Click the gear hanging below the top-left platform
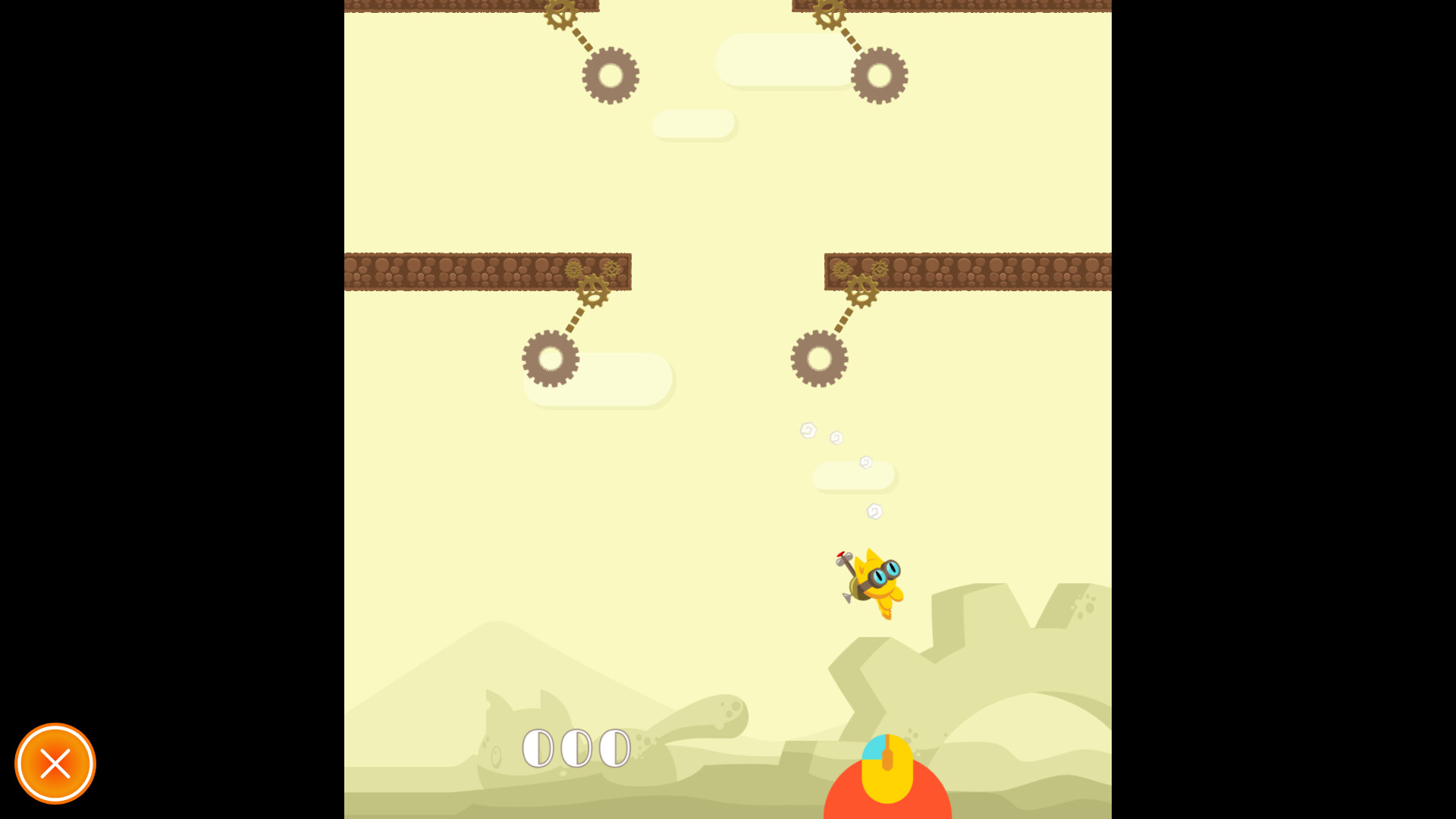 [x=611, y=74]
